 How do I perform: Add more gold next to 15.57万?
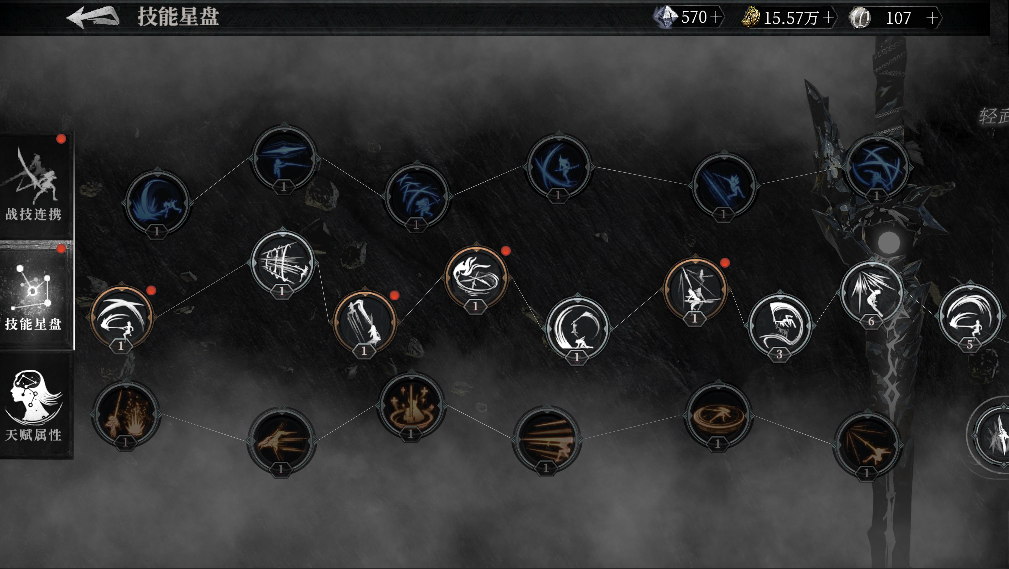[829, 18]
